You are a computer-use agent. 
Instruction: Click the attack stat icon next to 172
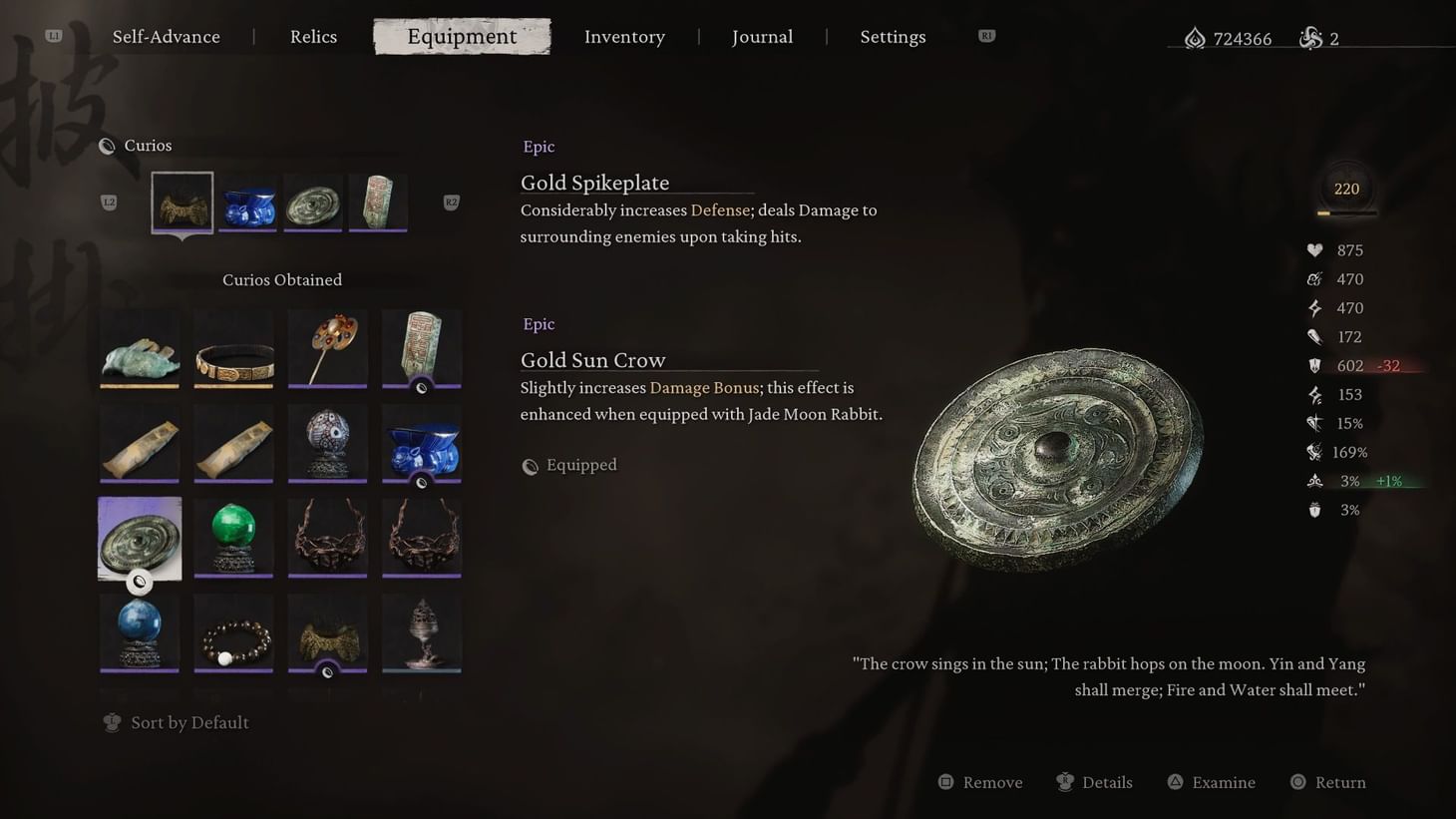[x=1313, y=336]
